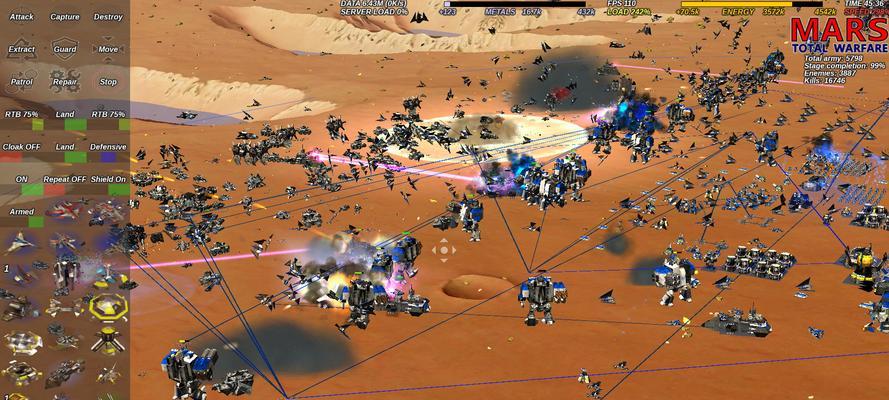Toggle the Repeat OFF option
The image size is (889, 400).
[x=65, y=180]
